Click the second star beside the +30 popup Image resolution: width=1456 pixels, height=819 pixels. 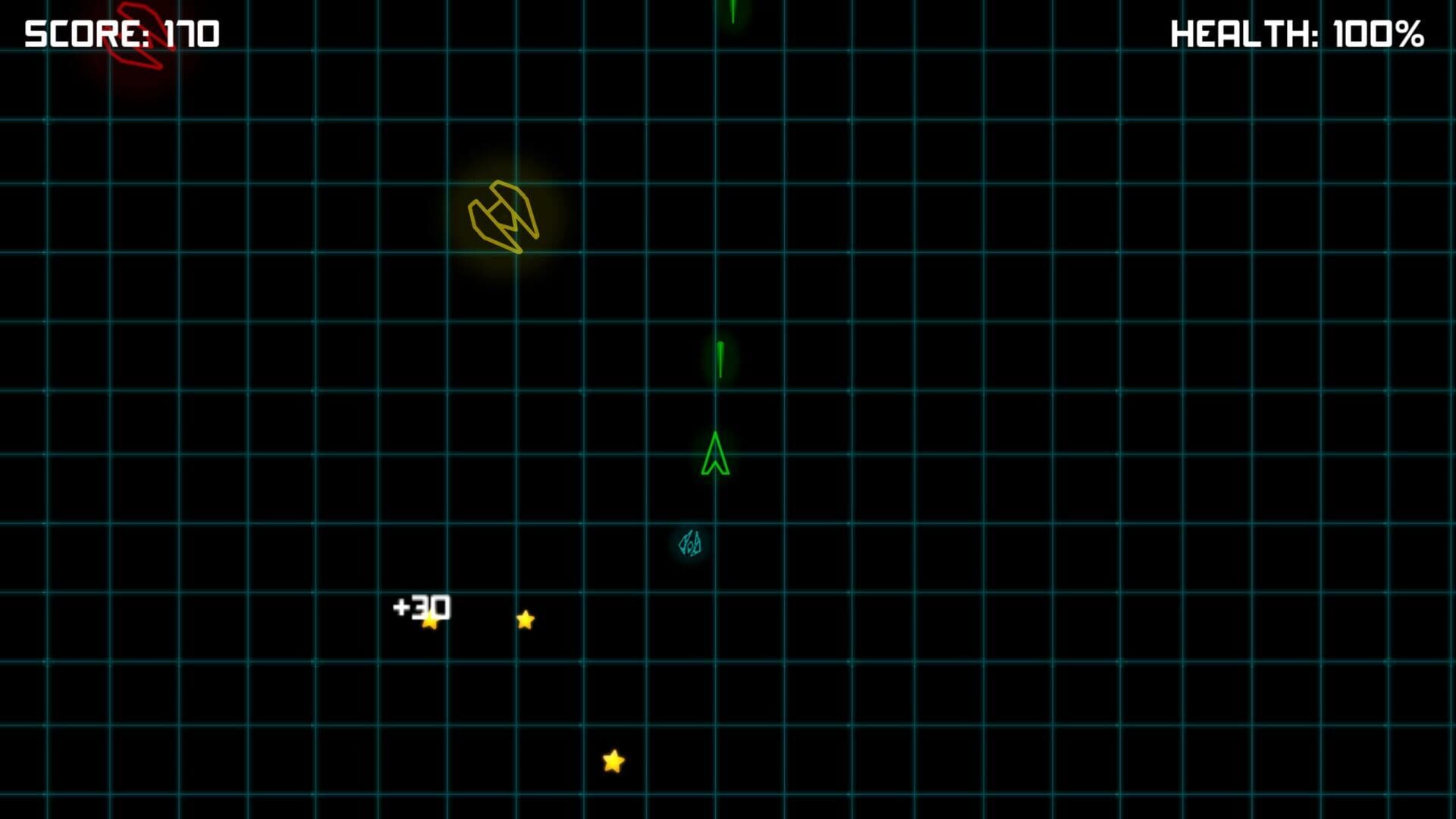click(524, 620)
